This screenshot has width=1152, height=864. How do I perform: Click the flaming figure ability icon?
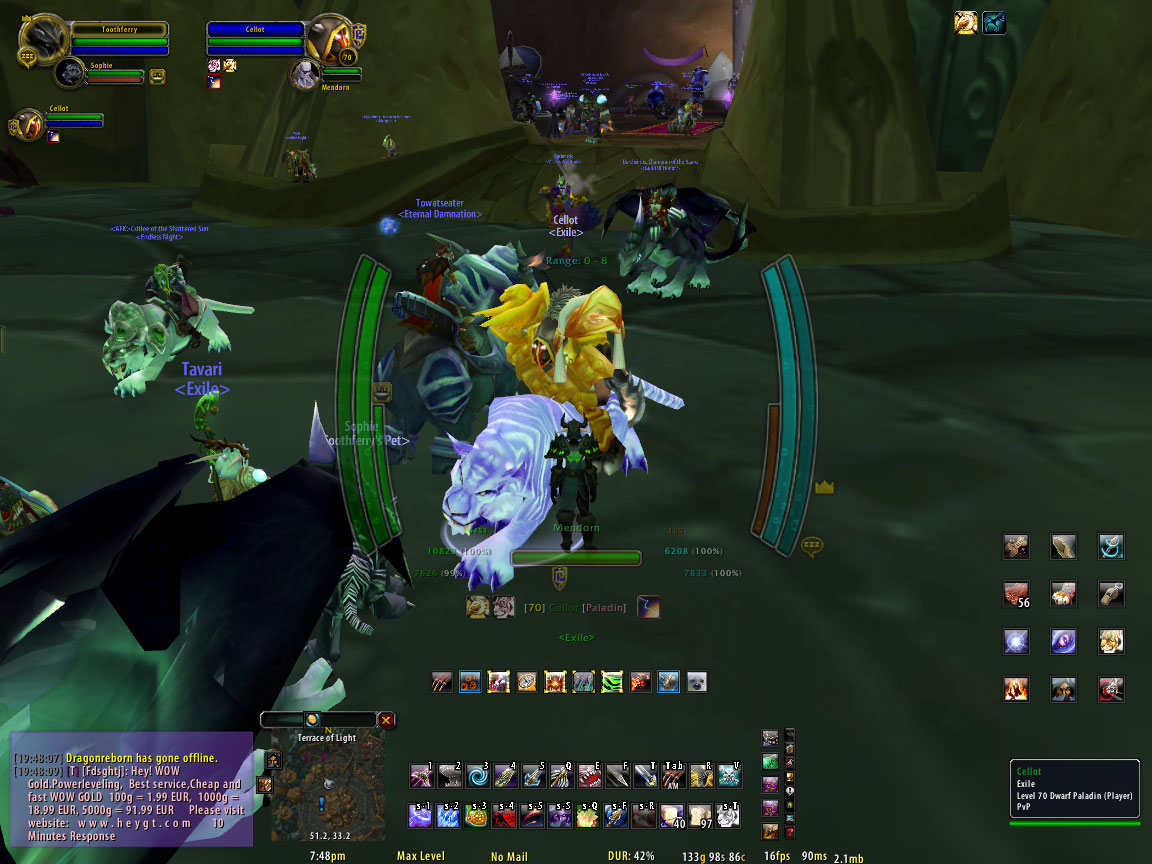point(1016,689)
